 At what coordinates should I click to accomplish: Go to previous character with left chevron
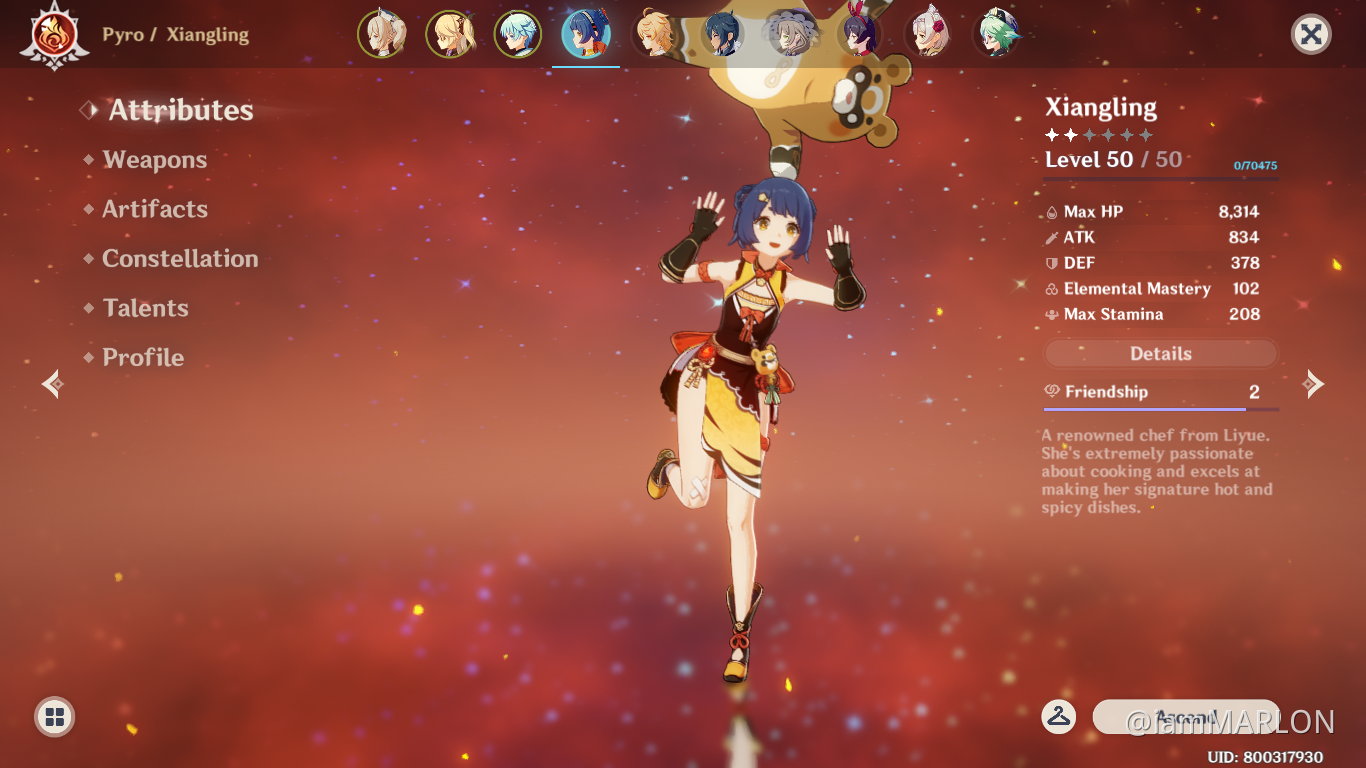51,384
